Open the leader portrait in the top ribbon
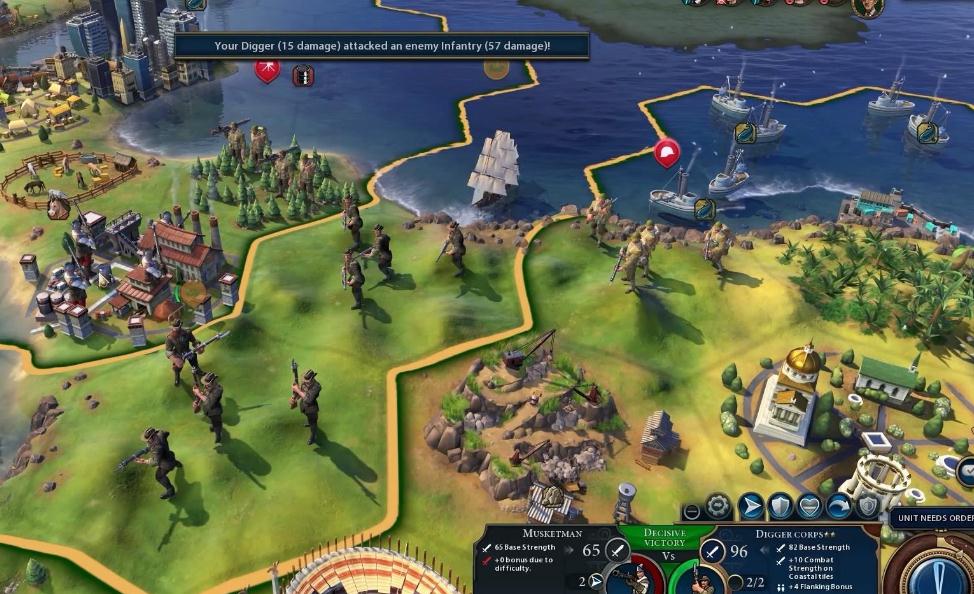The height and width of the screenshot is (594, 974). tap(866, 6)
